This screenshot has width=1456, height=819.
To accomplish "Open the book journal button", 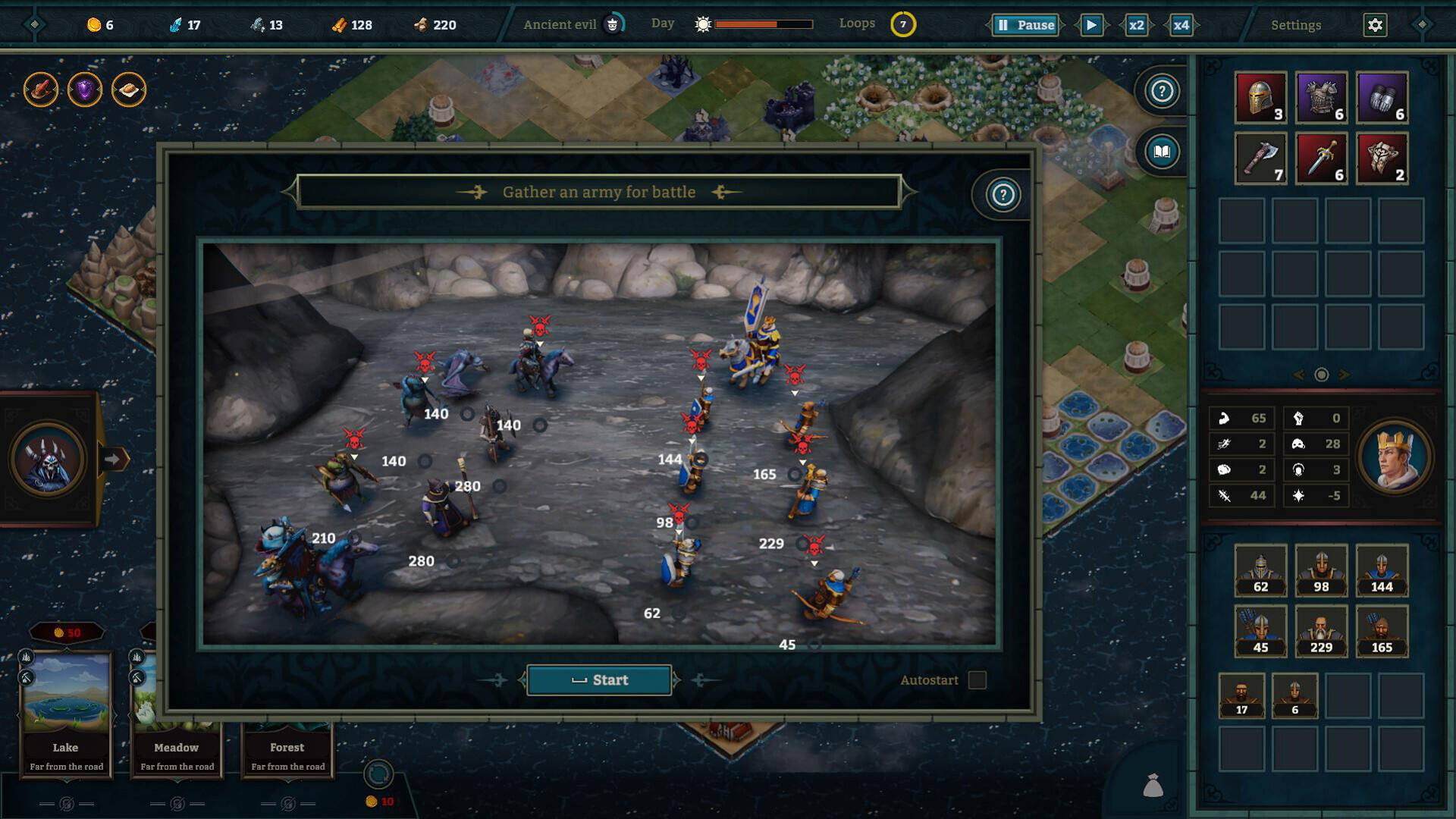I will pos(1161,152).
